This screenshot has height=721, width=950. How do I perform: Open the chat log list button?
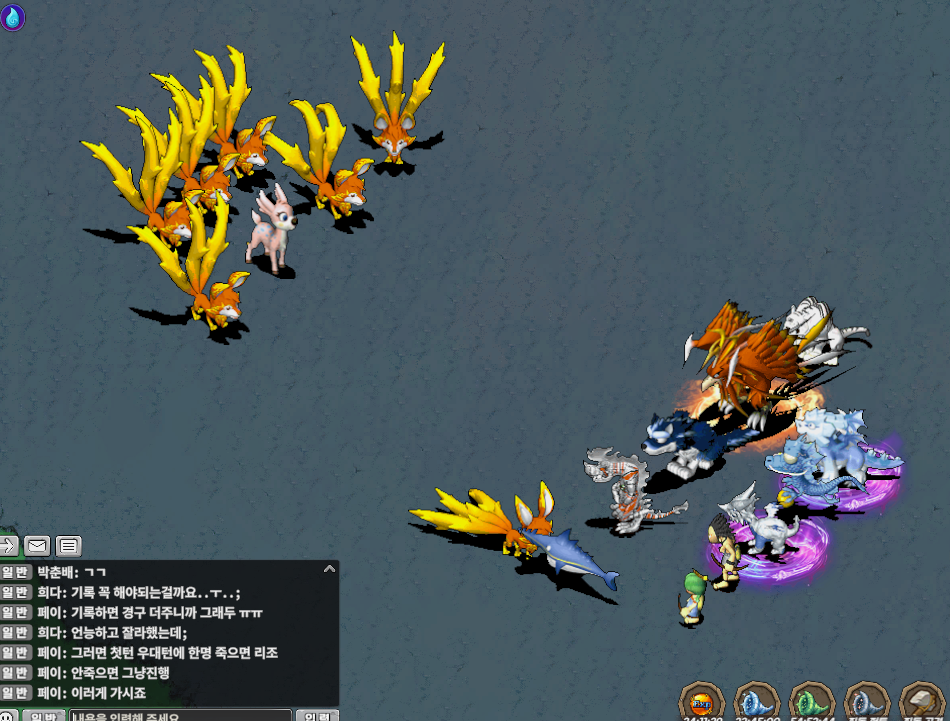[x=68, y=546]
